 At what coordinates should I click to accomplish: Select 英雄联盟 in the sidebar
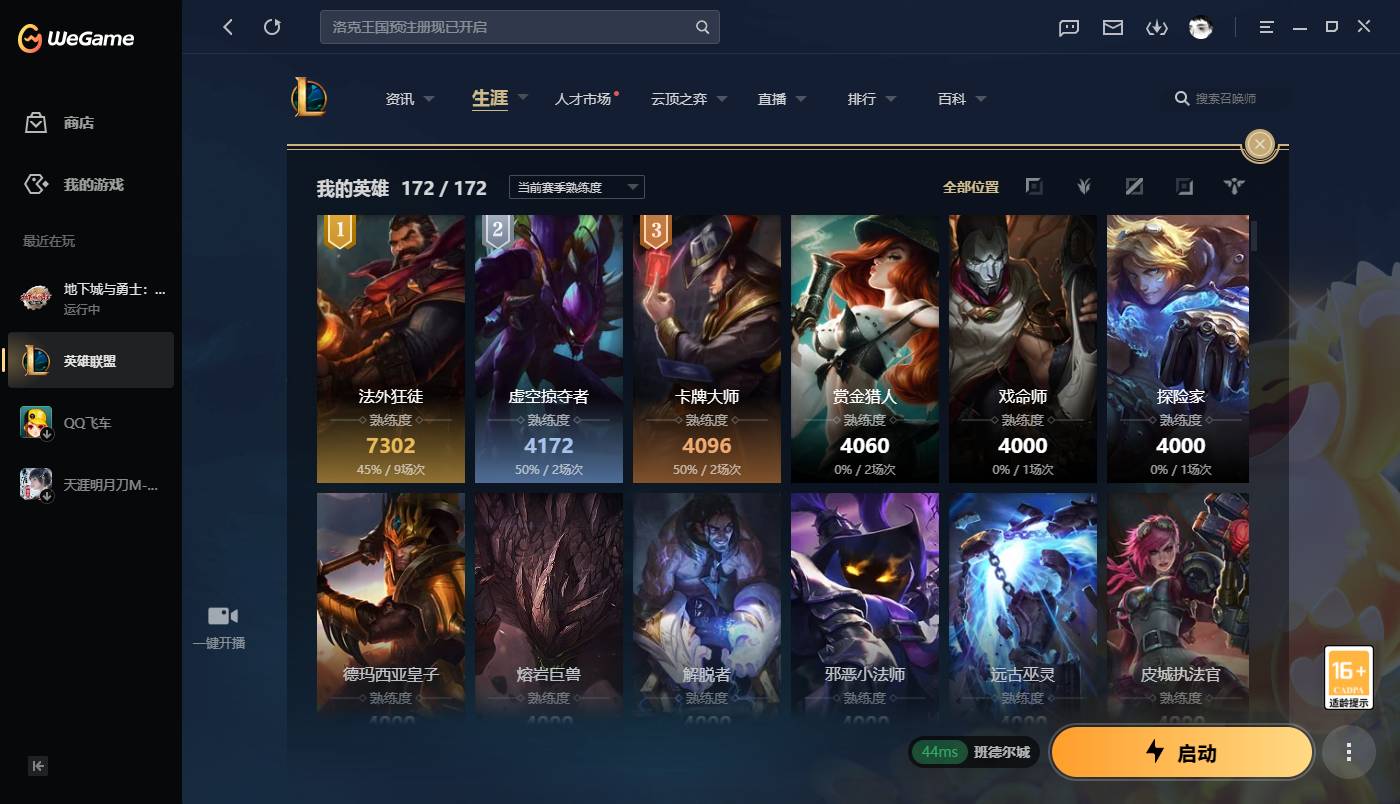(88, 361)
